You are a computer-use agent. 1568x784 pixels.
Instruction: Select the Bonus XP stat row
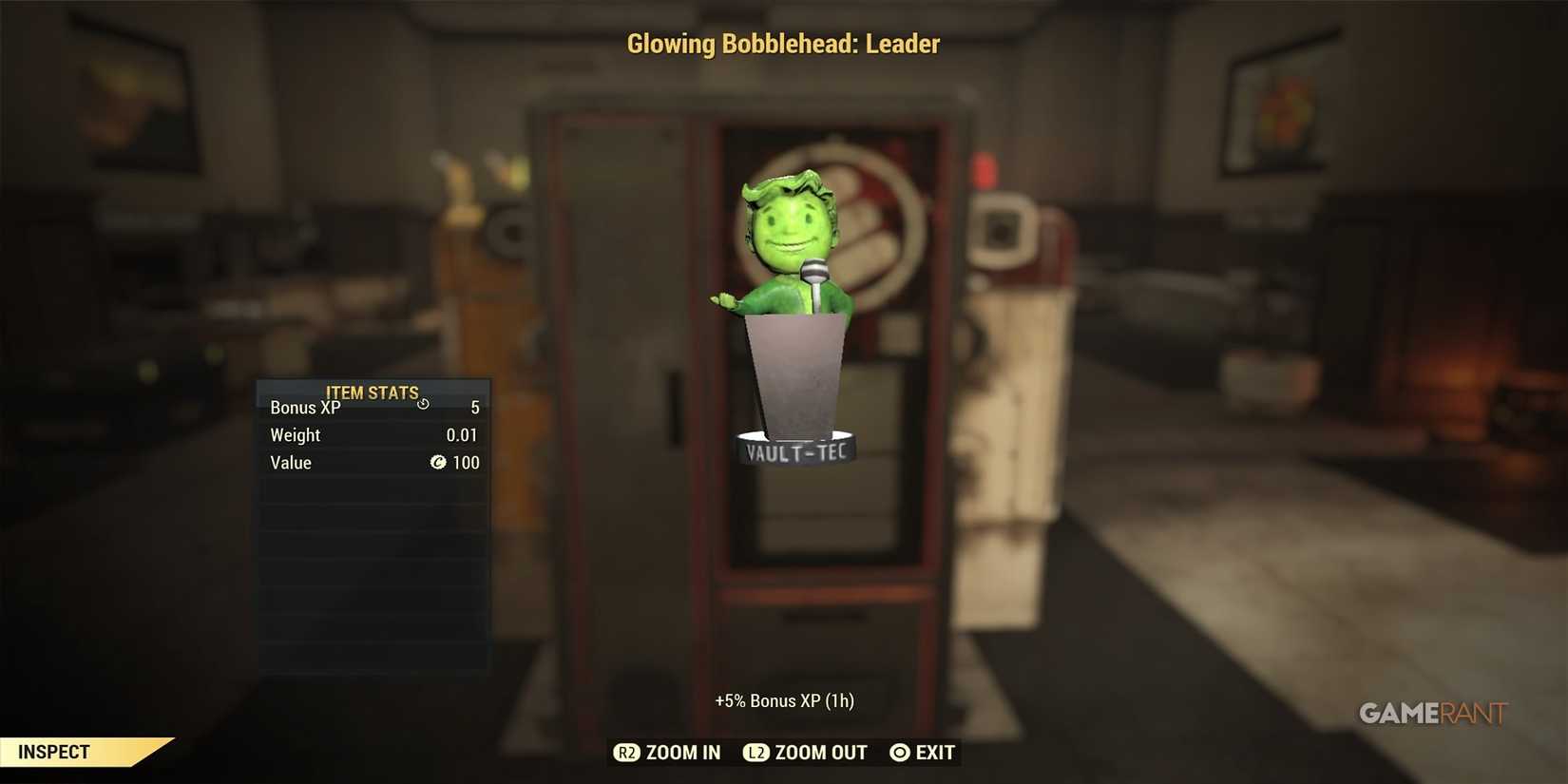[x=373, y=407]
